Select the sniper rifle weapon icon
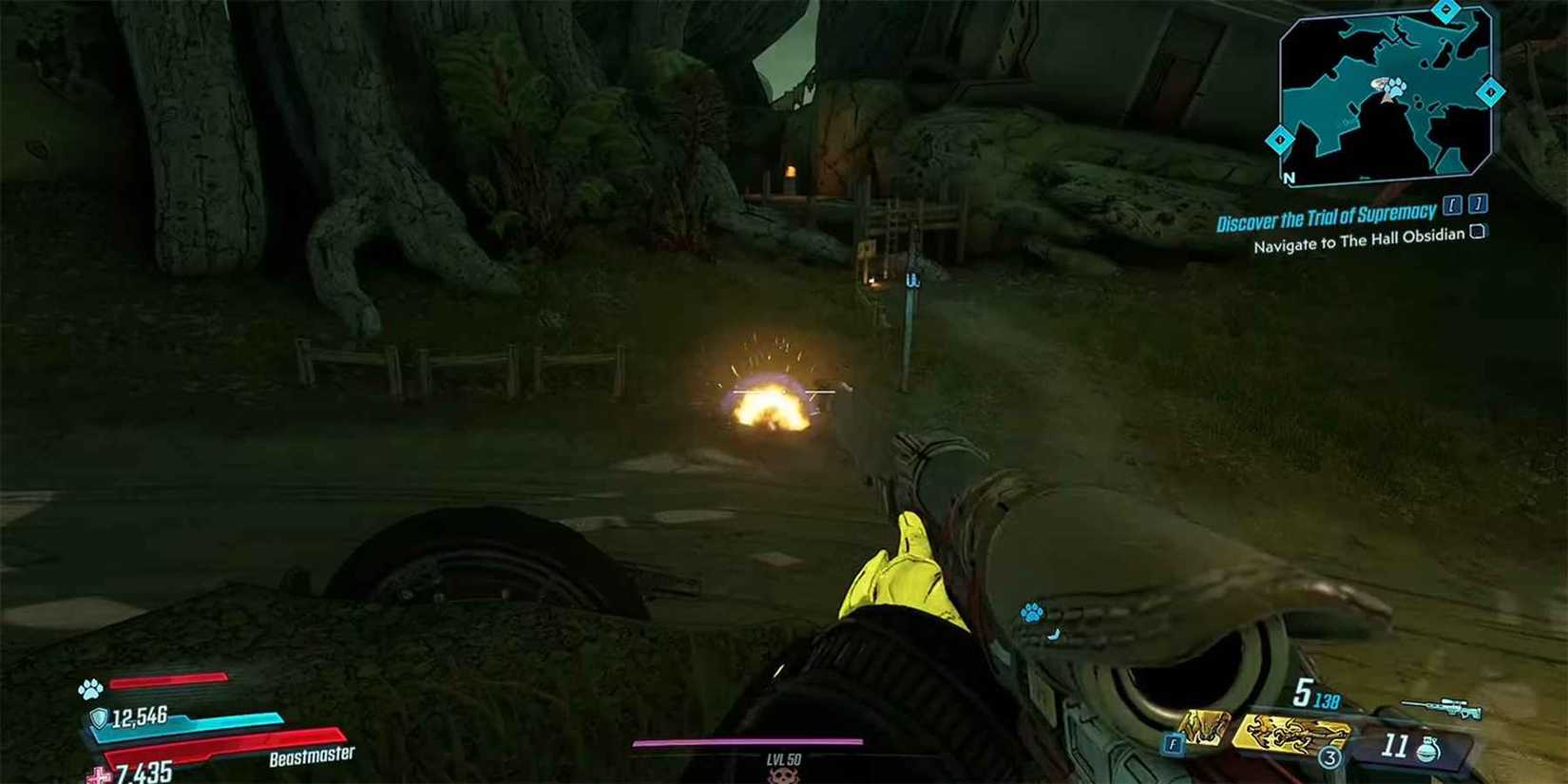The height and width of the screenshot is (784, 1568). tap(1441, 705)
